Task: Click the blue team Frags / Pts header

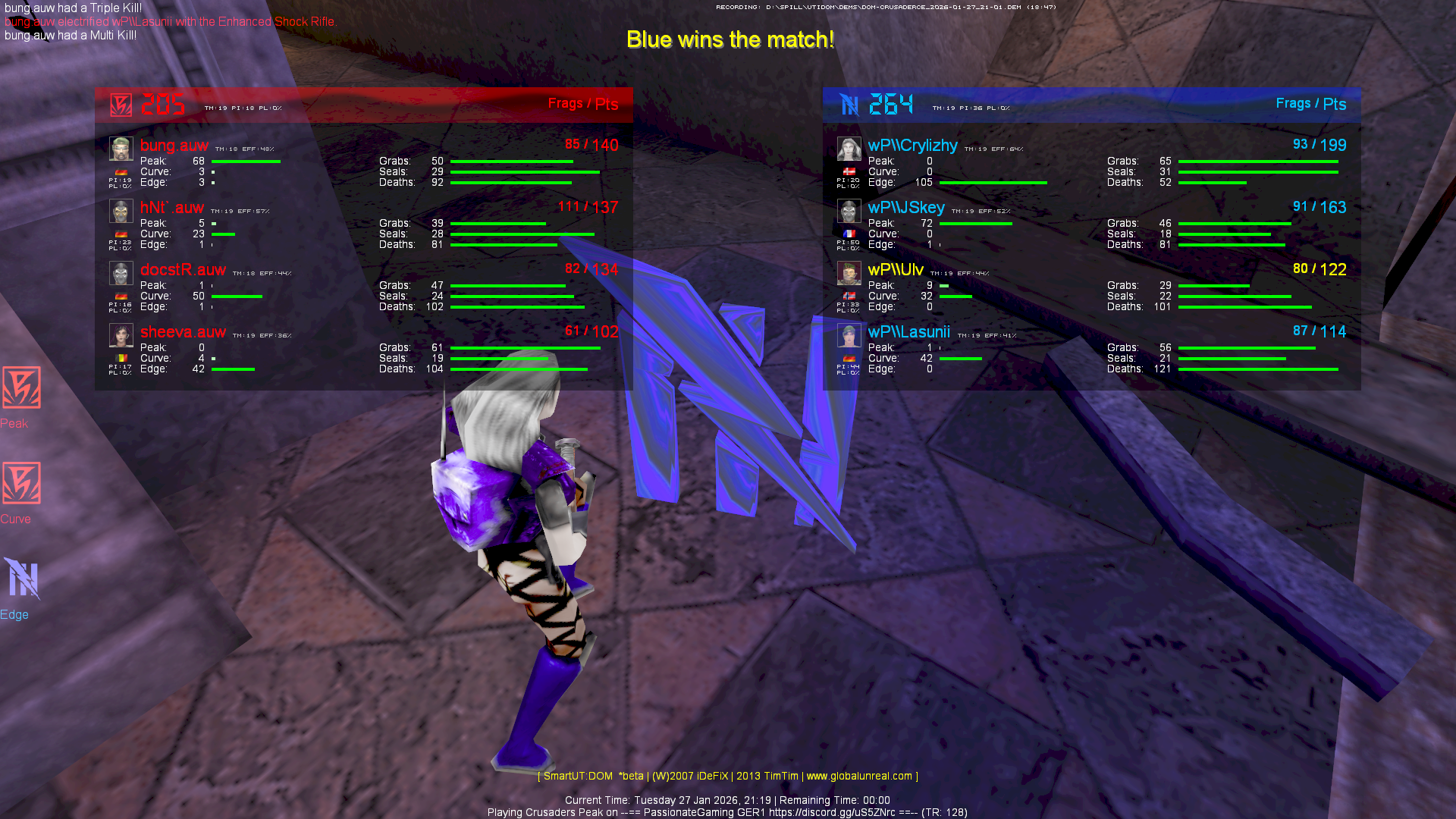Action: tap(1311, 104)
